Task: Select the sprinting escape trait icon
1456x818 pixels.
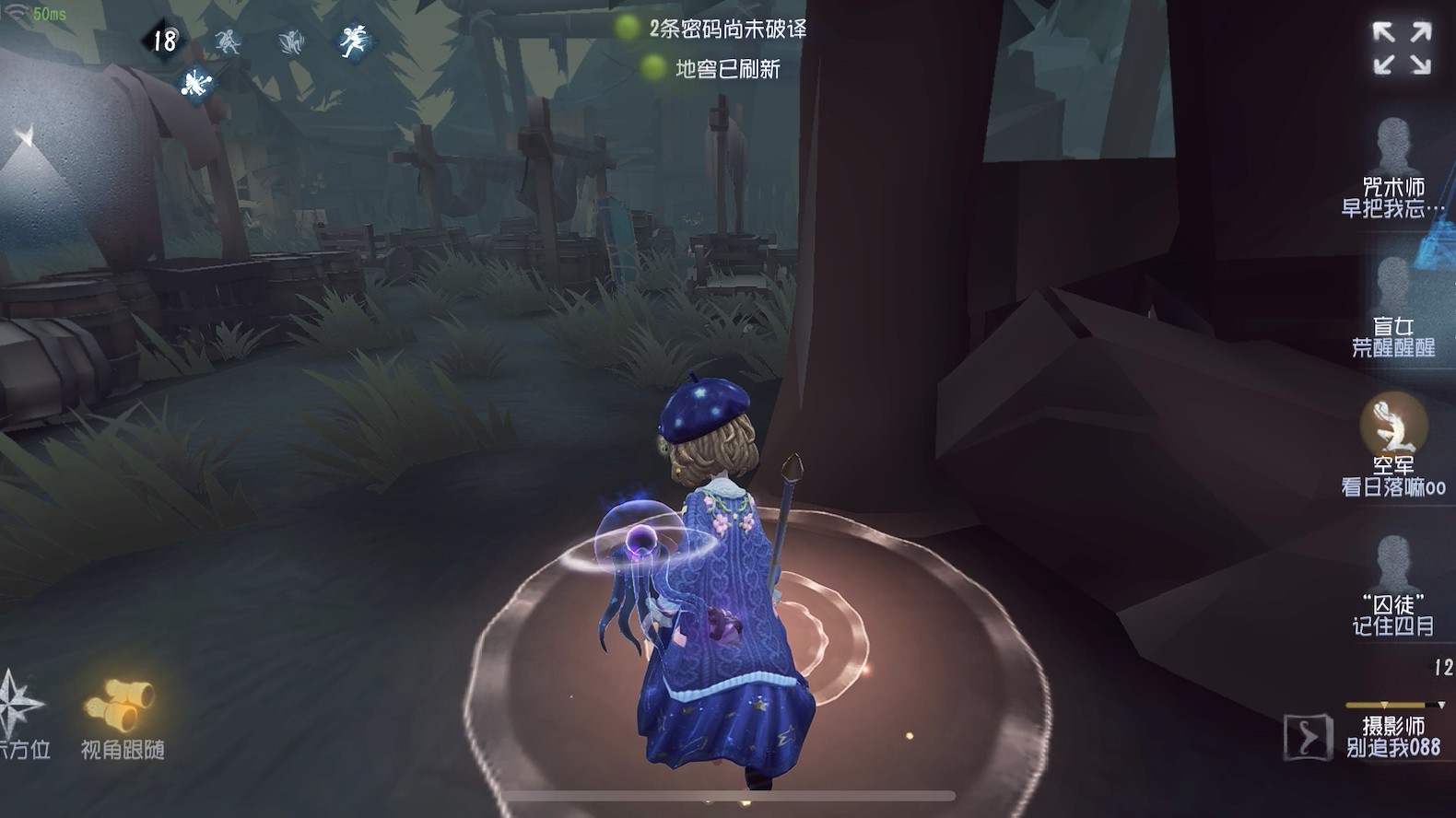Action: 359,41
